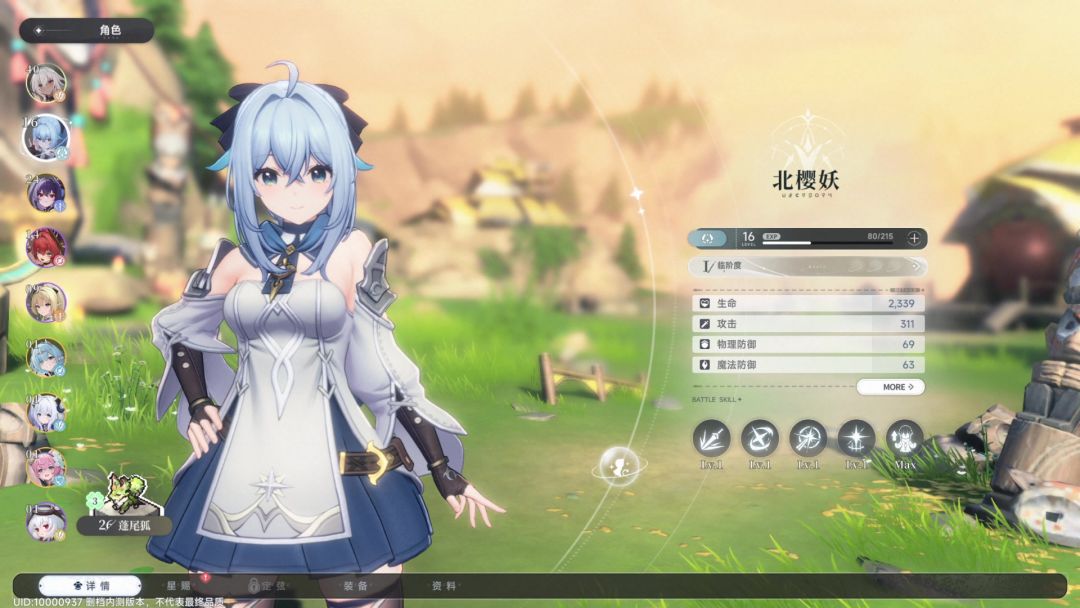
Task: Switch to the 装备 equipment tab
Action: coord(355,586)
